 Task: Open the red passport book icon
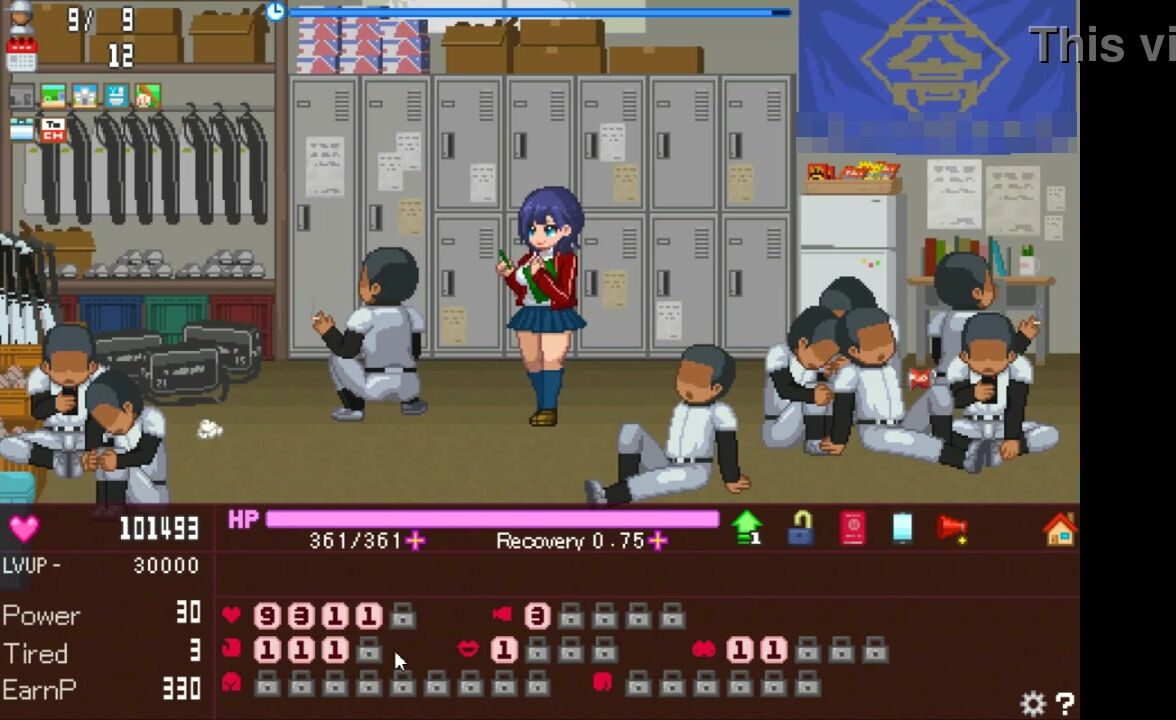852,527
